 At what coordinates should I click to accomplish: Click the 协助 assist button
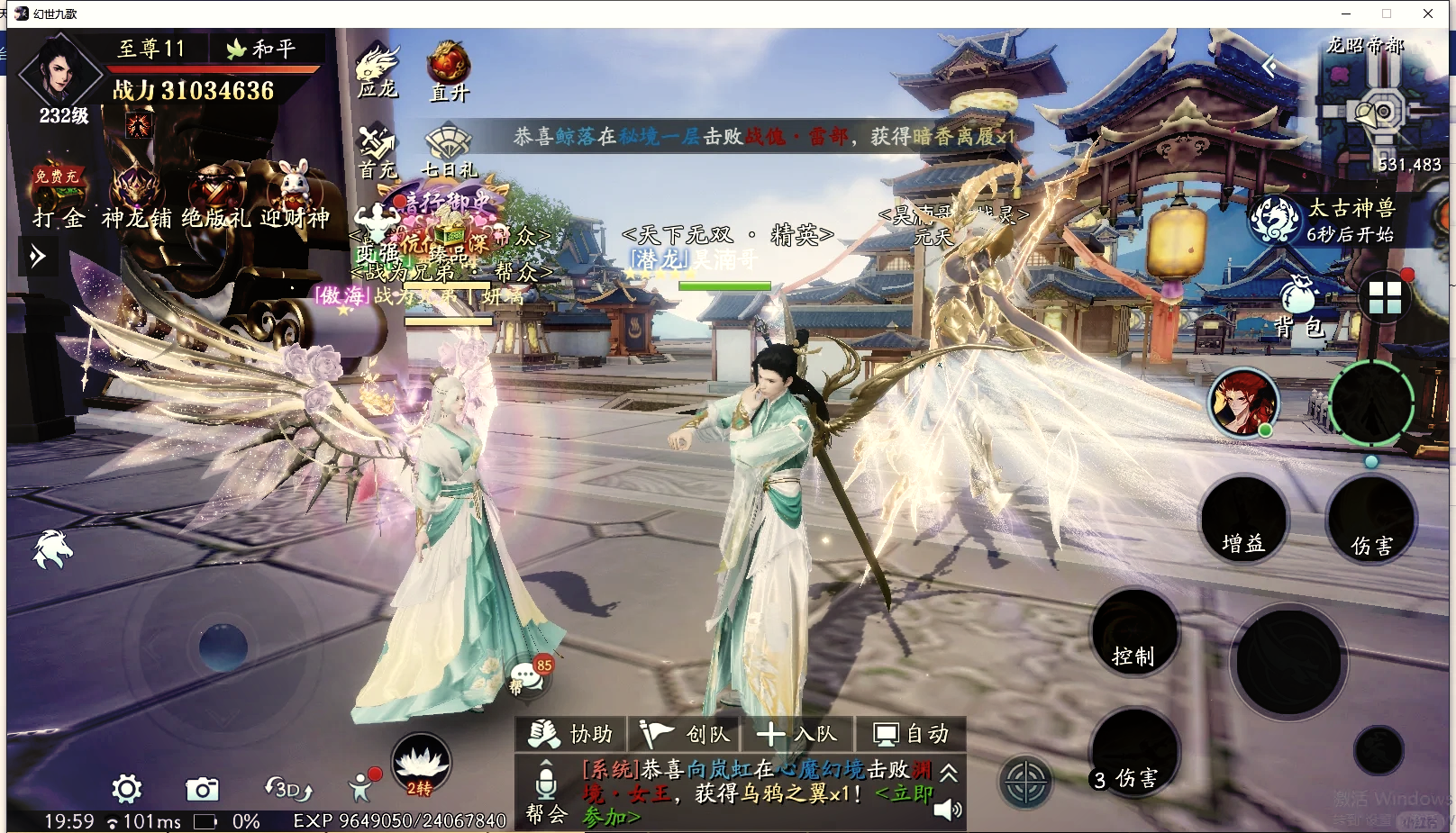[x=570, y=735]
